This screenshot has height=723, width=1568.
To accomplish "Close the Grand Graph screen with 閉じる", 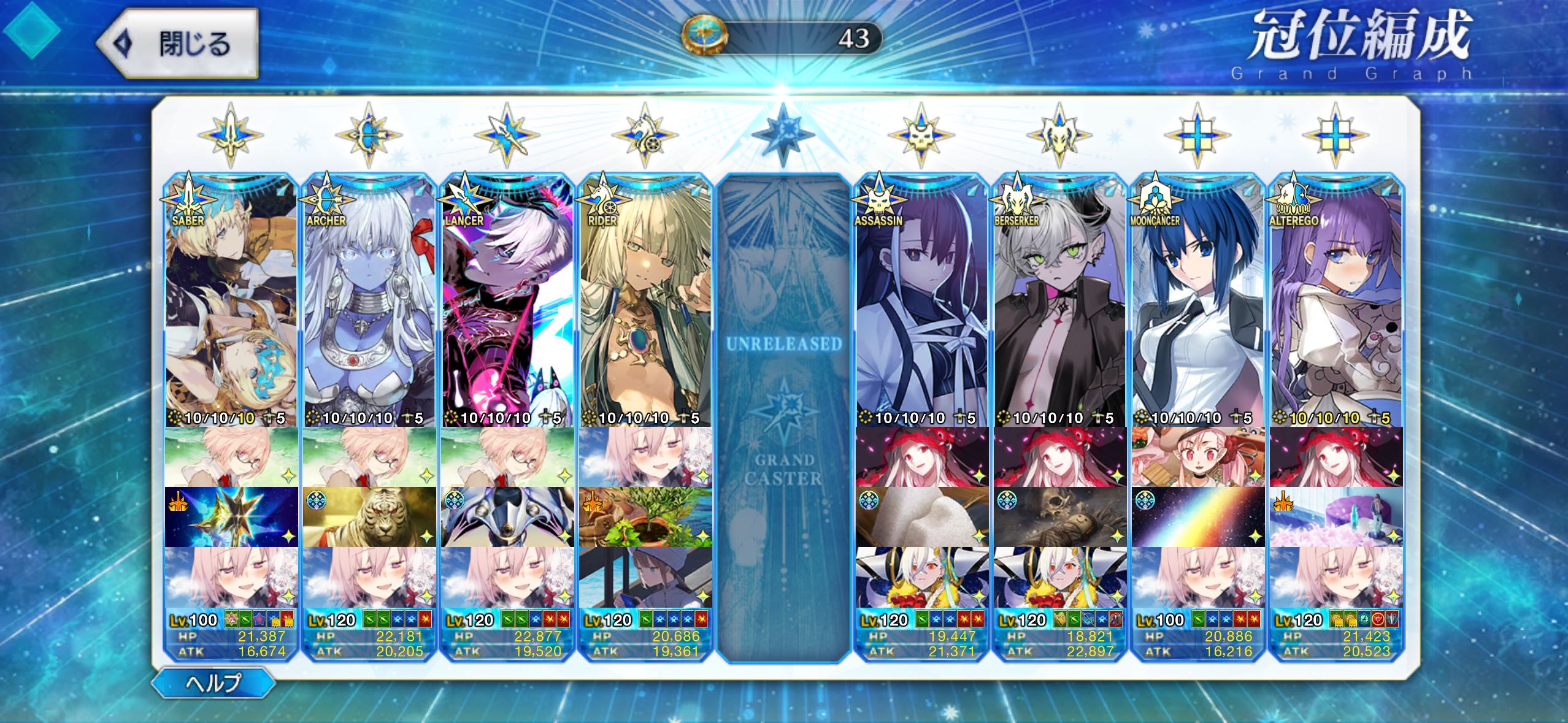I will pos(178,44).
